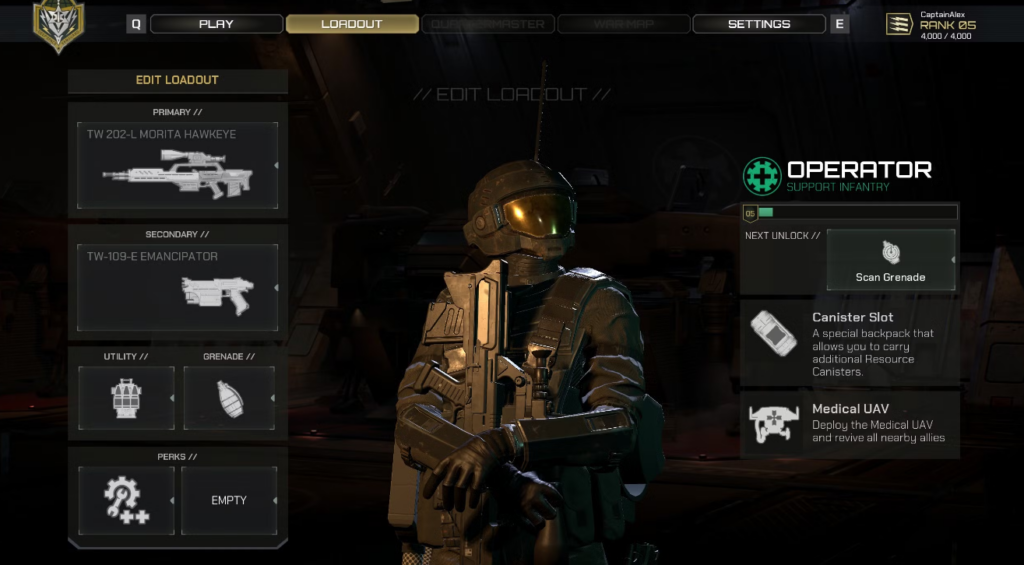Select the Medical UAV ability
This screenshot has height=565, width=1024.
pyautogui.click(x=850, y=424)
